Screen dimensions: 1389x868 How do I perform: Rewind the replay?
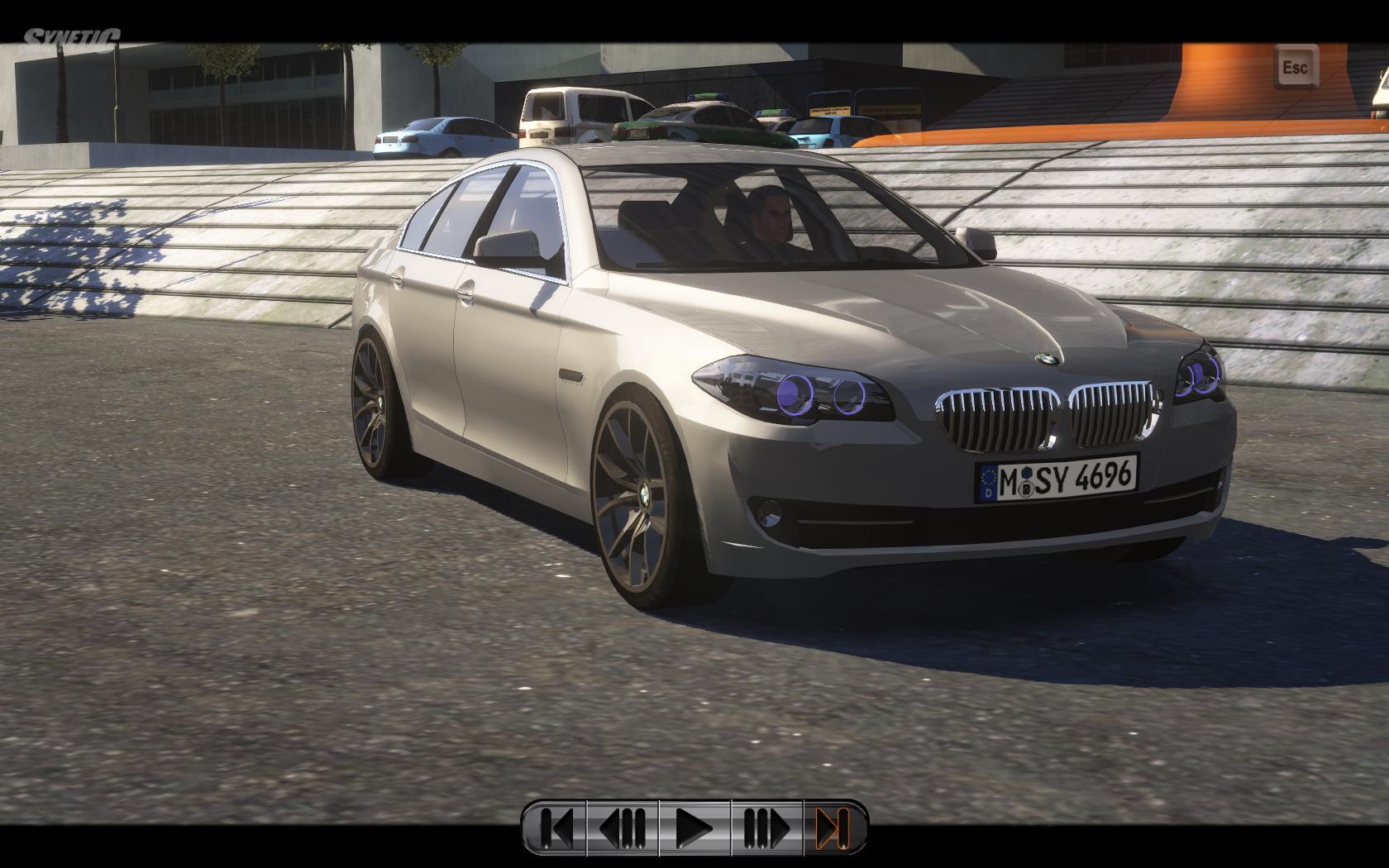click(623, 827)
